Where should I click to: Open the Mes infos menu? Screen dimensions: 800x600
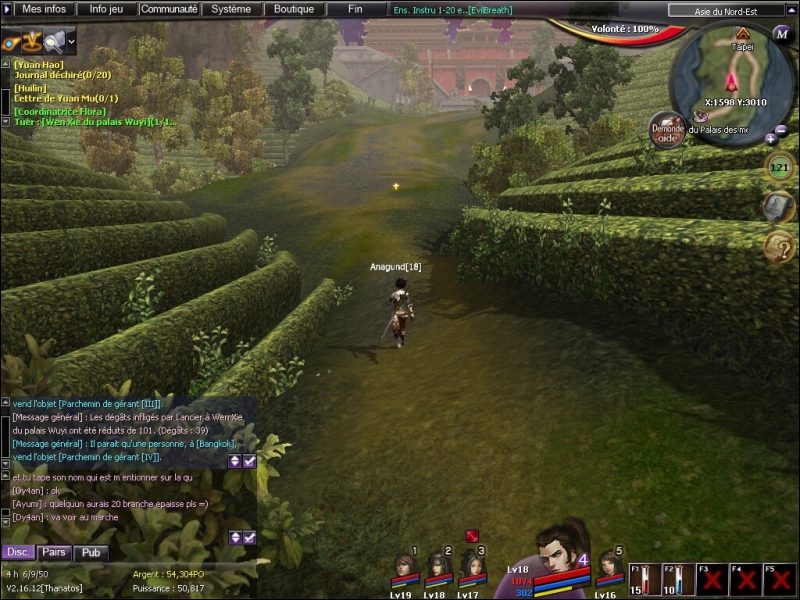coord(43,9)
